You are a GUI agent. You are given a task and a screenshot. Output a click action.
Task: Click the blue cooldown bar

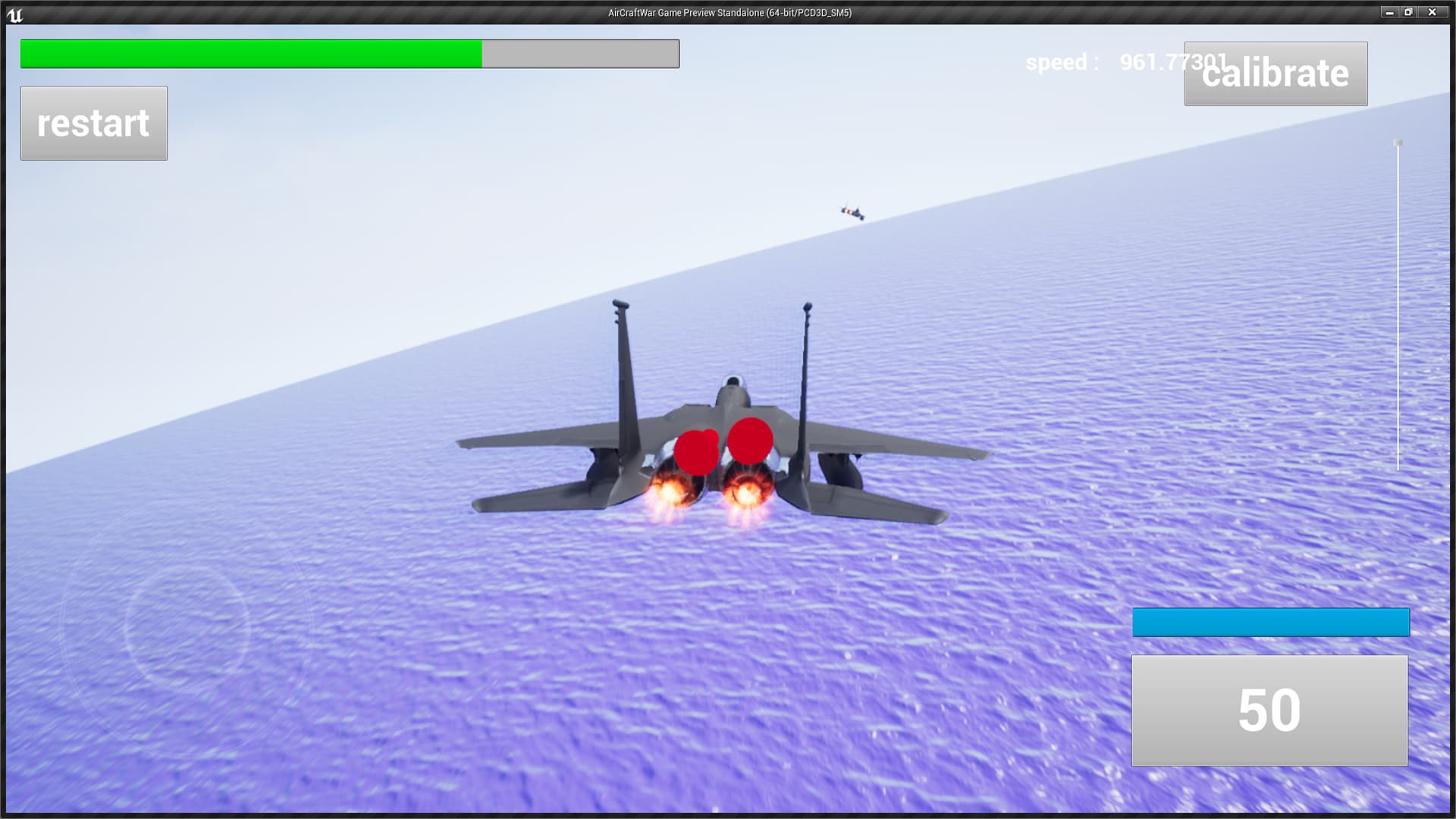tap(1270, 621)
